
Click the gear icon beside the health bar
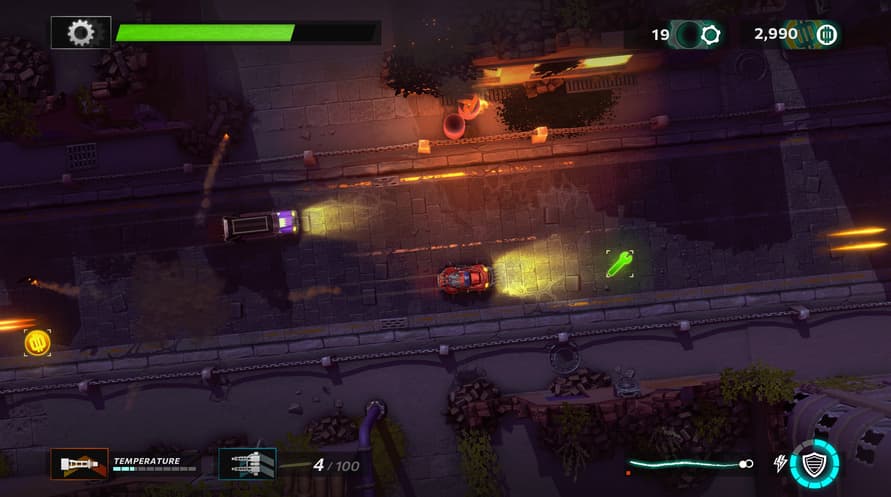[x=80, y=33]
